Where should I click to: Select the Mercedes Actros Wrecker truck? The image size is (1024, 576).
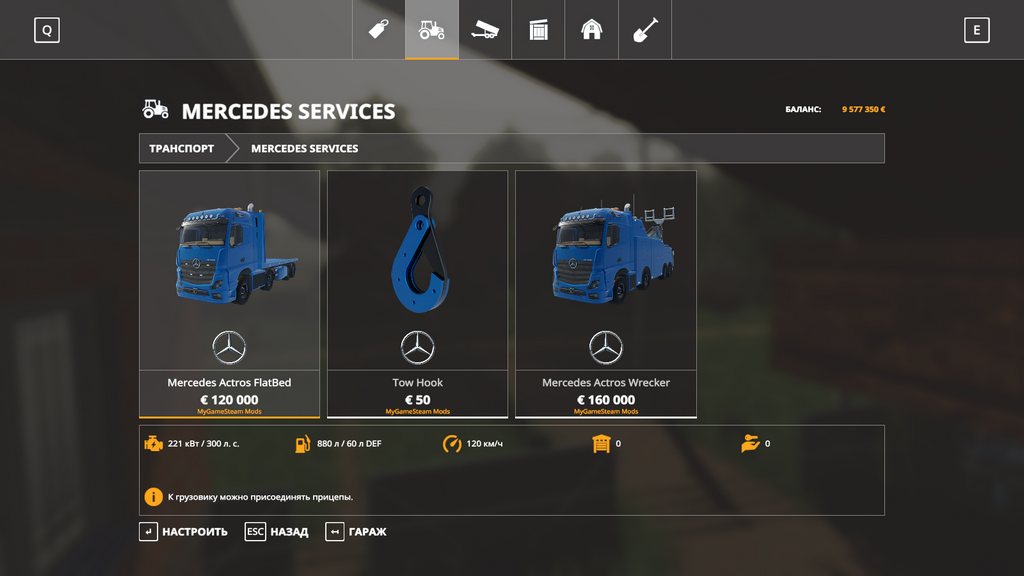[605, 293]
